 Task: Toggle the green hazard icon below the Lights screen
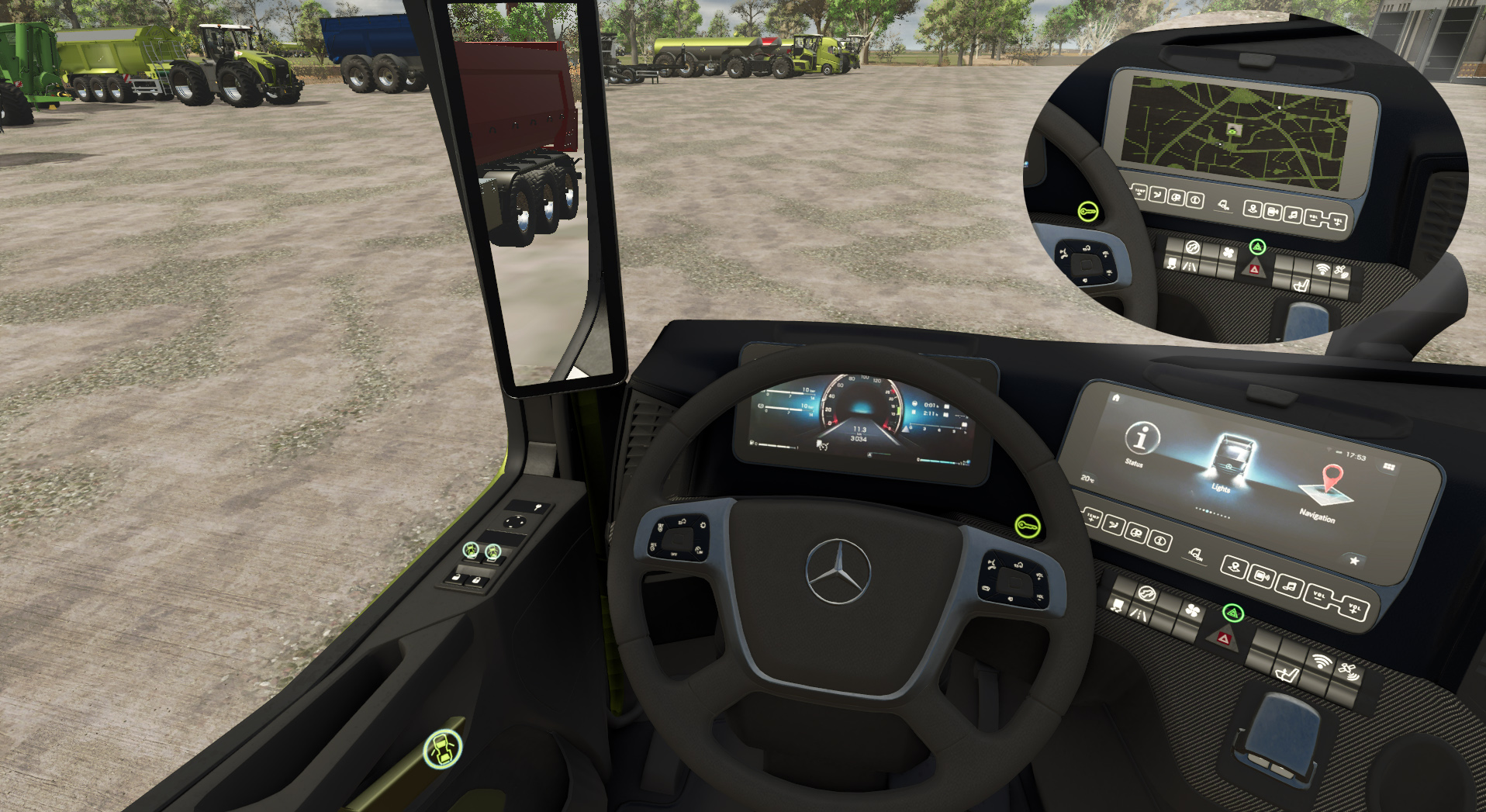tap(1232, 613)
